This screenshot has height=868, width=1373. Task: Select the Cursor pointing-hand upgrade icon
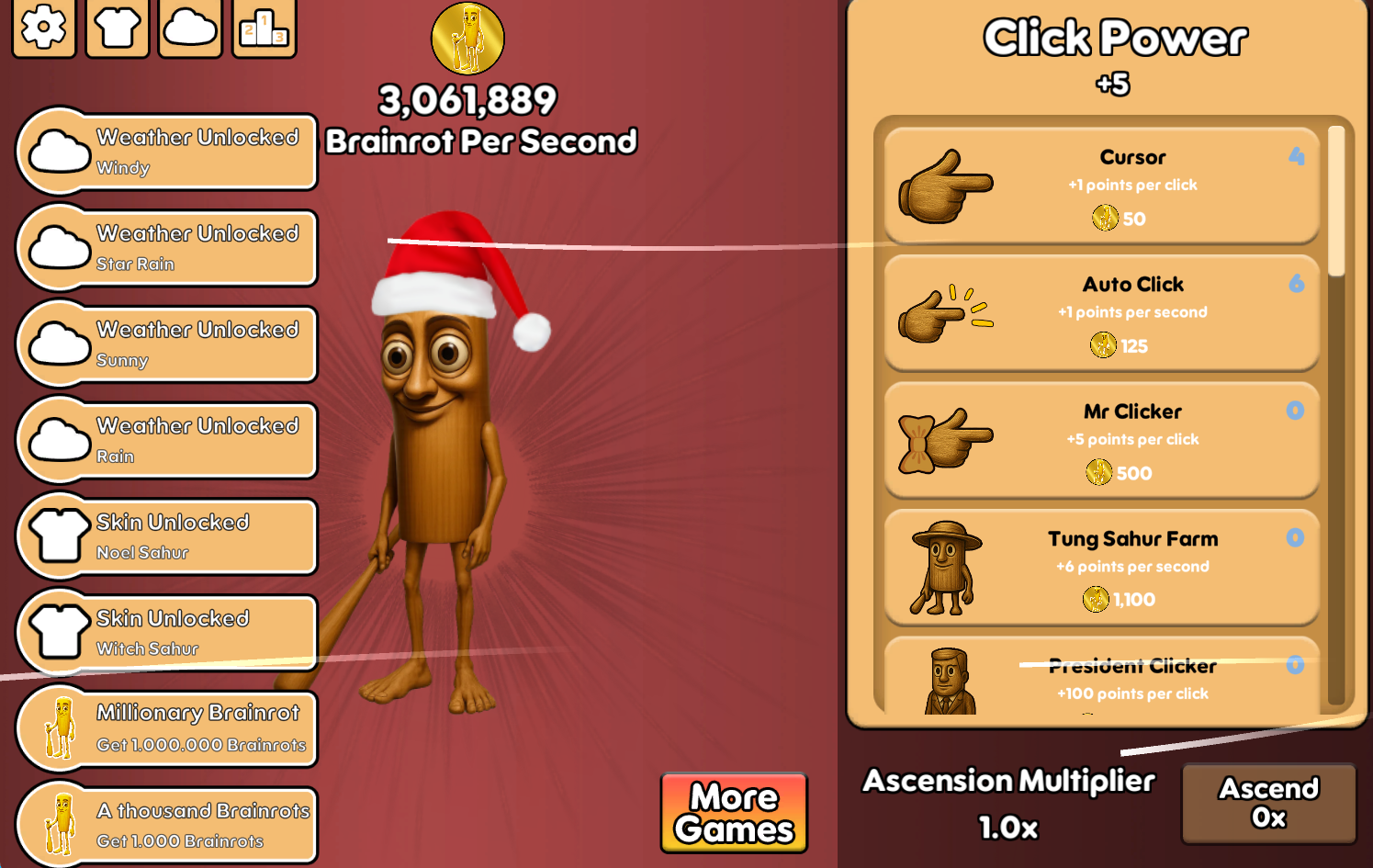pyautogui.click(x=946, y=186)
